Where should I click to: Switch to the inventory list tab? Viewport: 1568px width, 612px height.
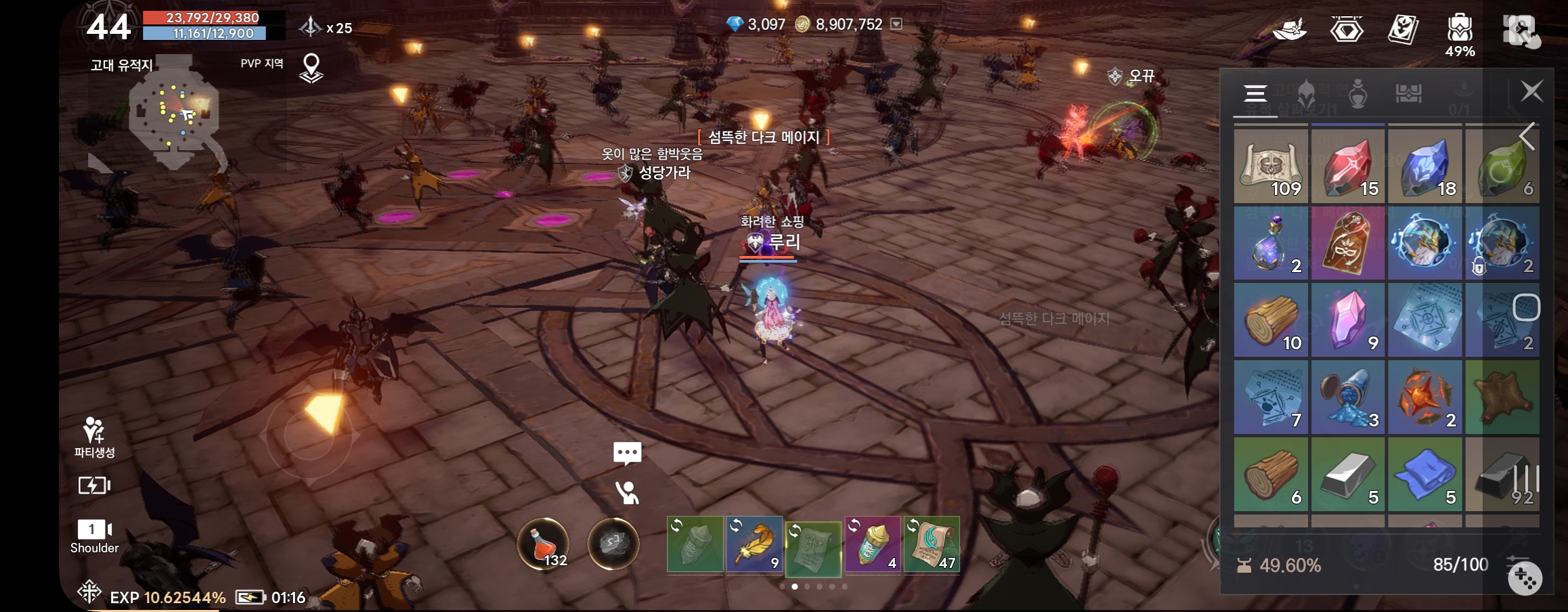(x=1255, y=93)
